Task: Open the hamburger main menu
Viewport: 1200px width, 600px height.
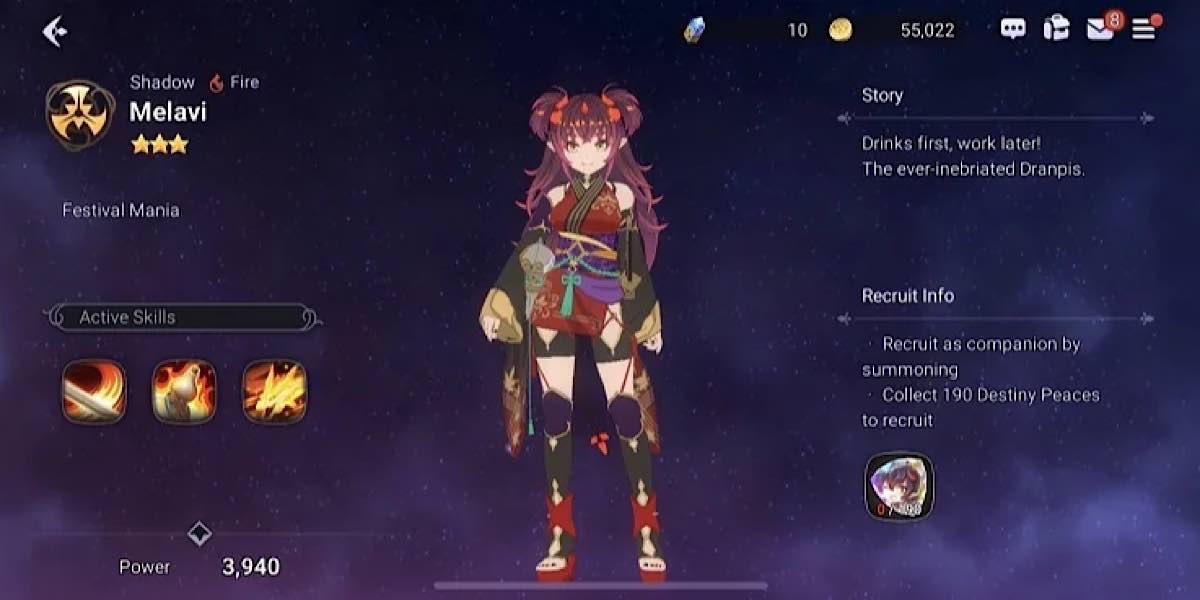Action: coord(1143,29)
